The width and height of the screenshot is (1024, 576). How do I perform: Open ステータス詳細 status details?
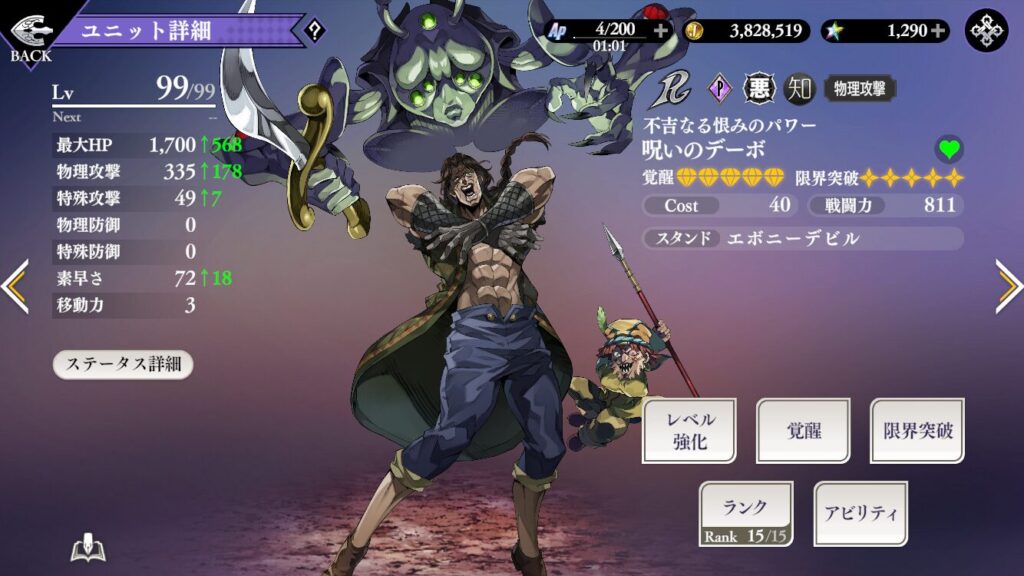click(x=122, y=364)
